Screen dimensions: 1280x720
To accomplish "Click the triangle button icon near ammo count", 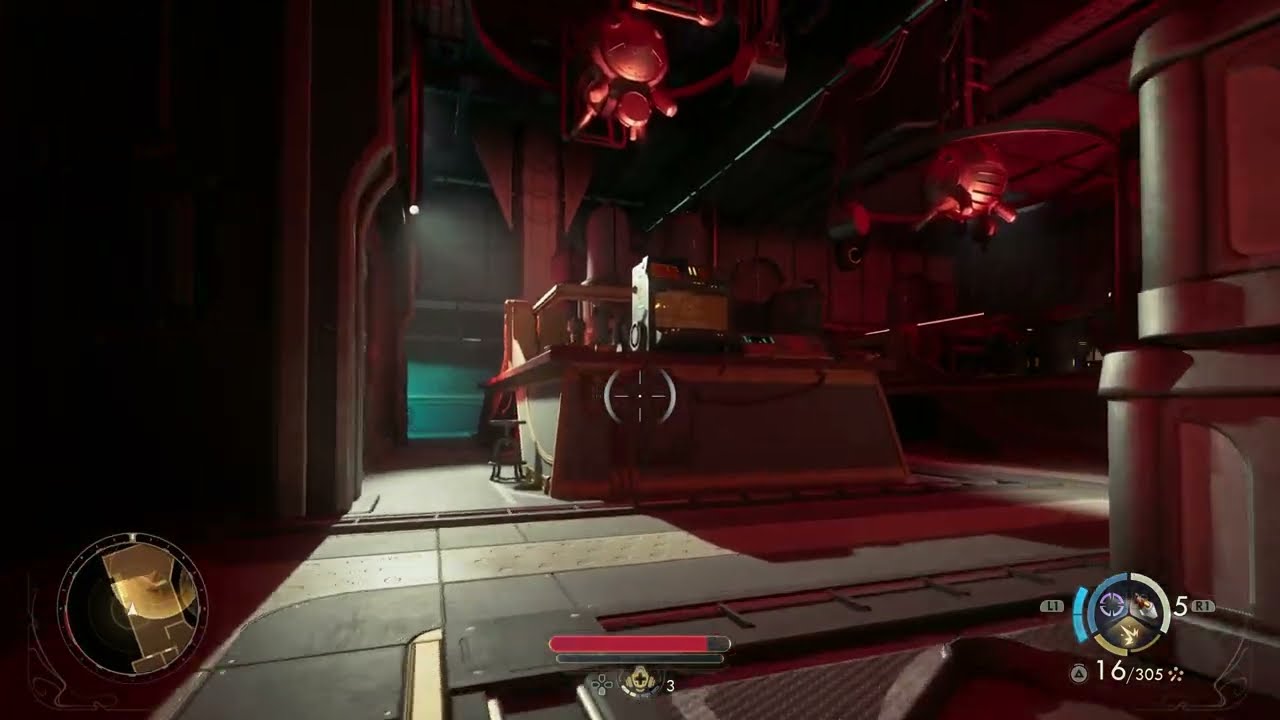I will point(1078,673).
